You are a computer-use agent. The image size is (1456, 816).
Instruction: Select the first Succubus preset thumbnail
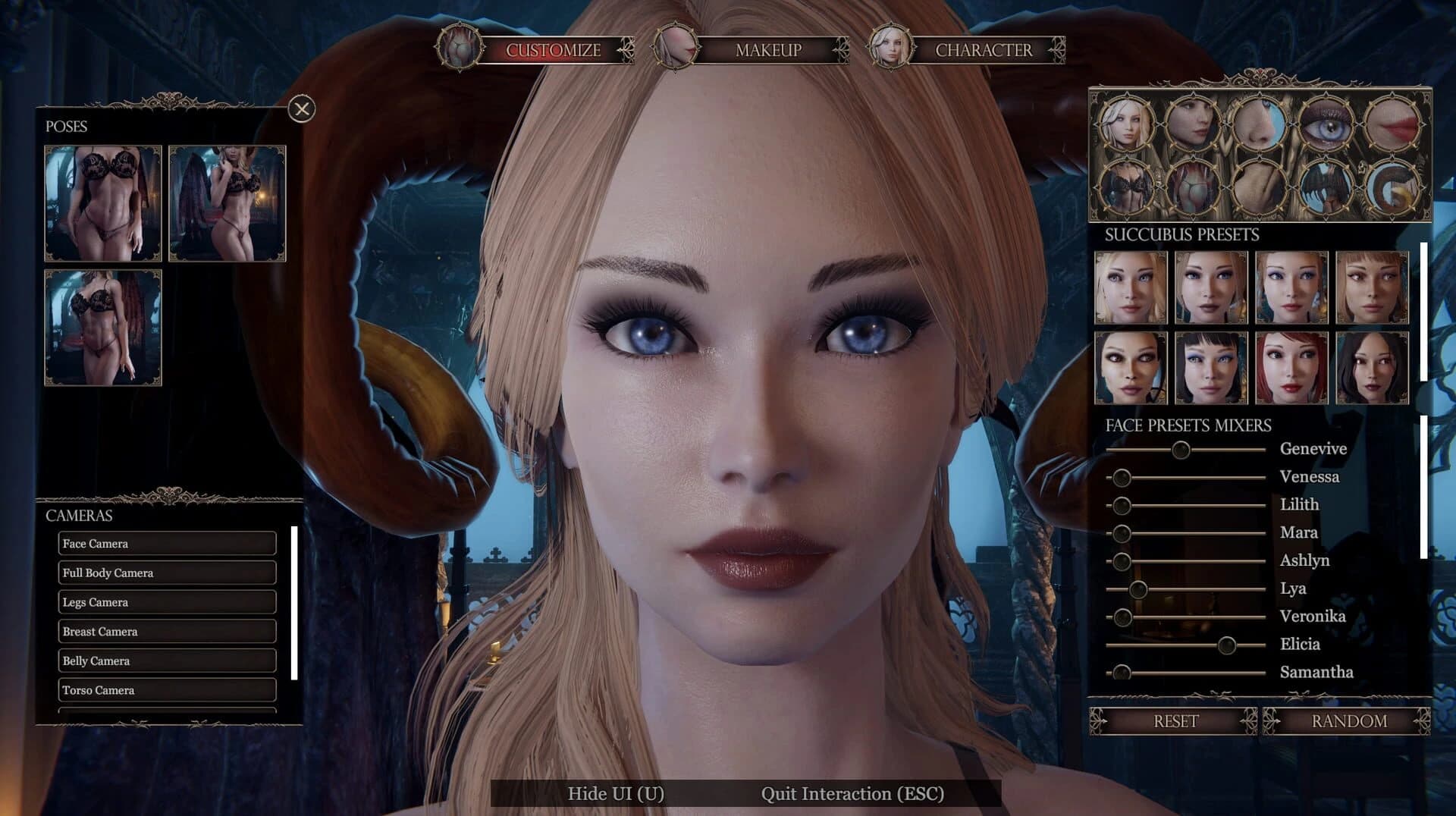[1129, 288]
